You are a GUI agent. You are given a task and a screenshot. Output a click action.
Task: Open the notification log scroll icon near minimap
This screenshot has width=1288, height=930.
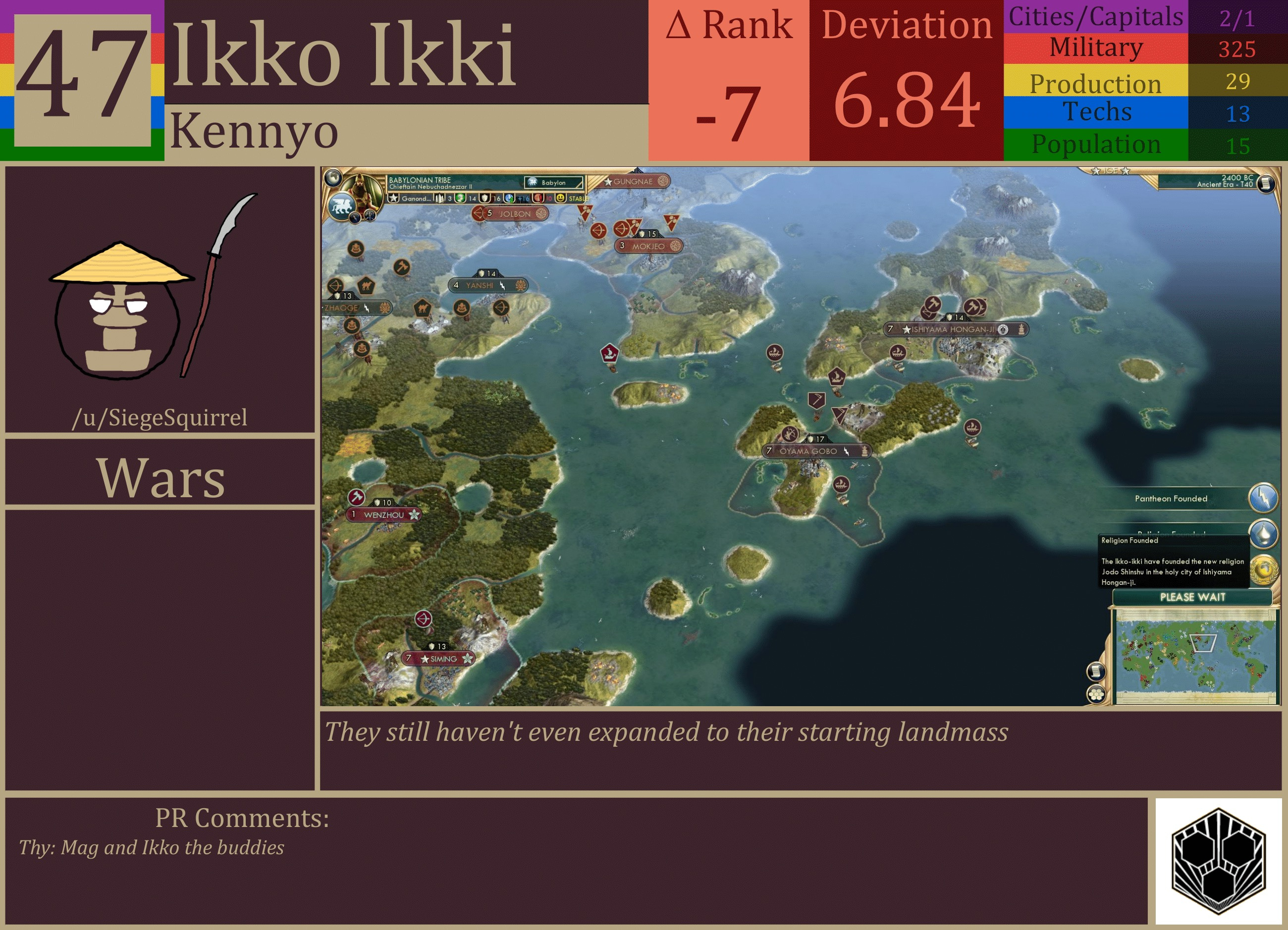pos(1097,672)
